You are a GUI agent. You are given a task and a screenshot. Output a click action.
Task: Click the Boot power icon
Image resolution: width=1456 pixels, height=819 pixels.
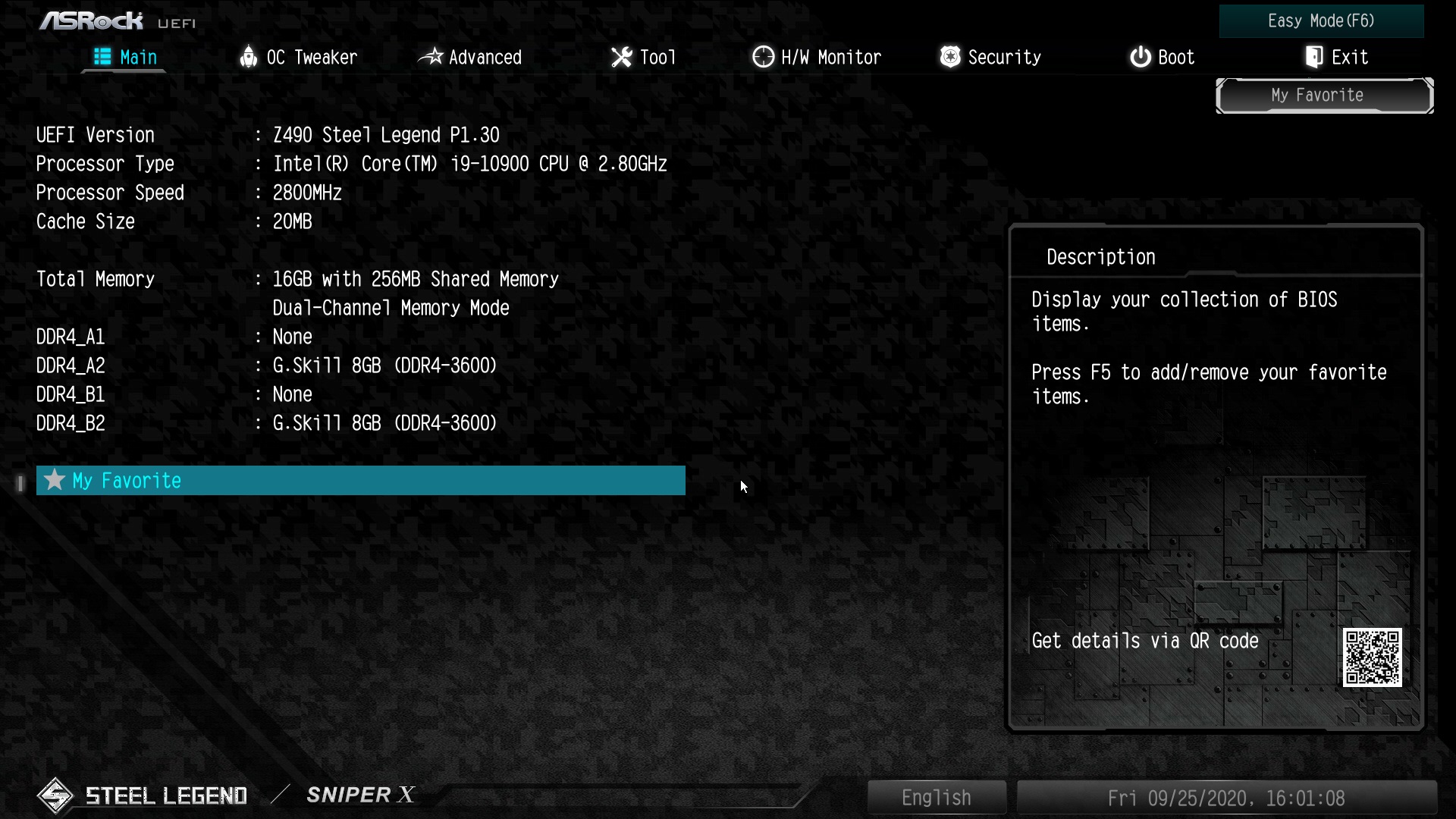point(1141,57)
